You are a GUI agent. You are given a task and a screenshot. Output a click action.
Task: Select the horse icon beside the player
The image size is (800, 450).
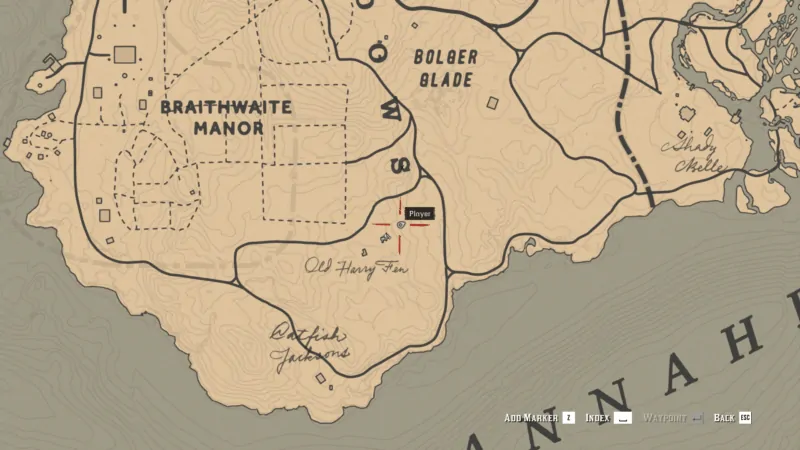(x=385, y=235)
